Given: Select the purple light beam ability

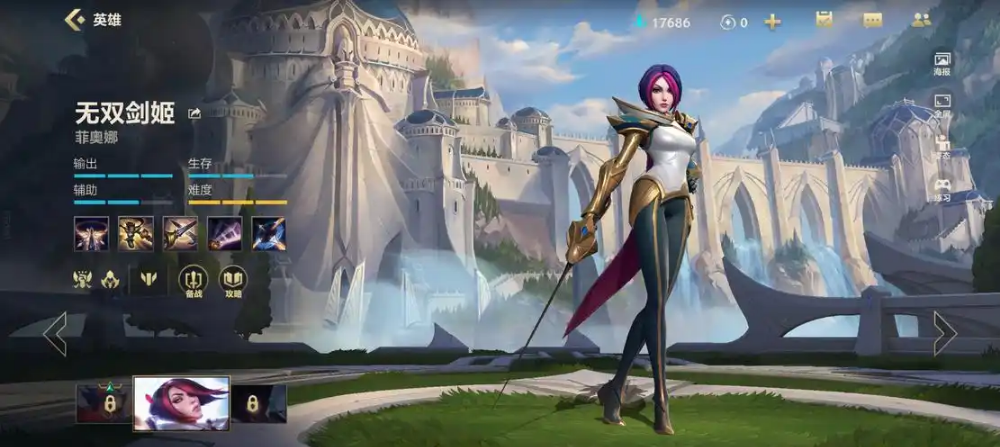Looking at the screenshot, I should coord(224,233).
